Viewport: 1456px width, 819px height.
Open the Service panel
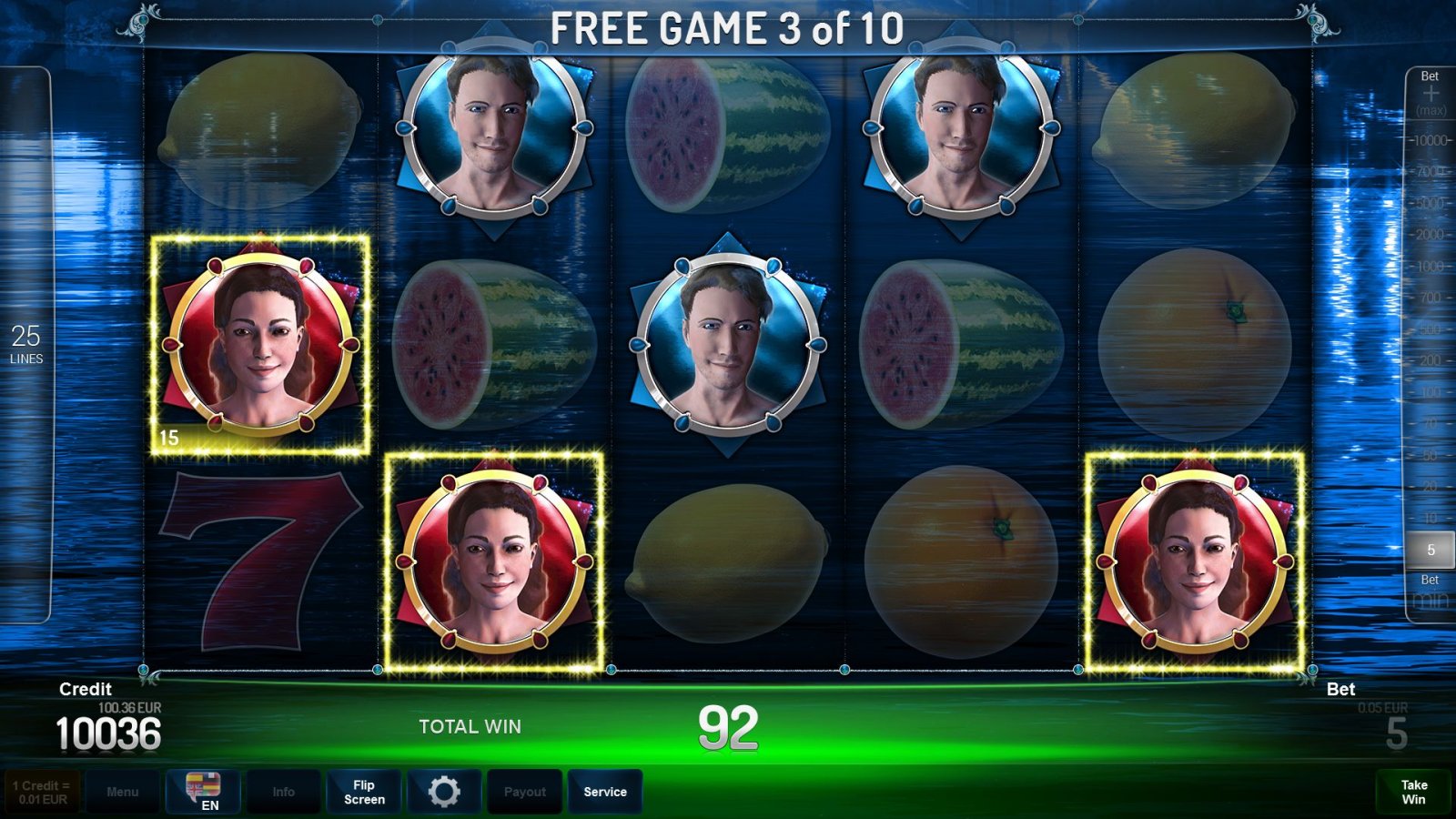[x=605, y=792]
